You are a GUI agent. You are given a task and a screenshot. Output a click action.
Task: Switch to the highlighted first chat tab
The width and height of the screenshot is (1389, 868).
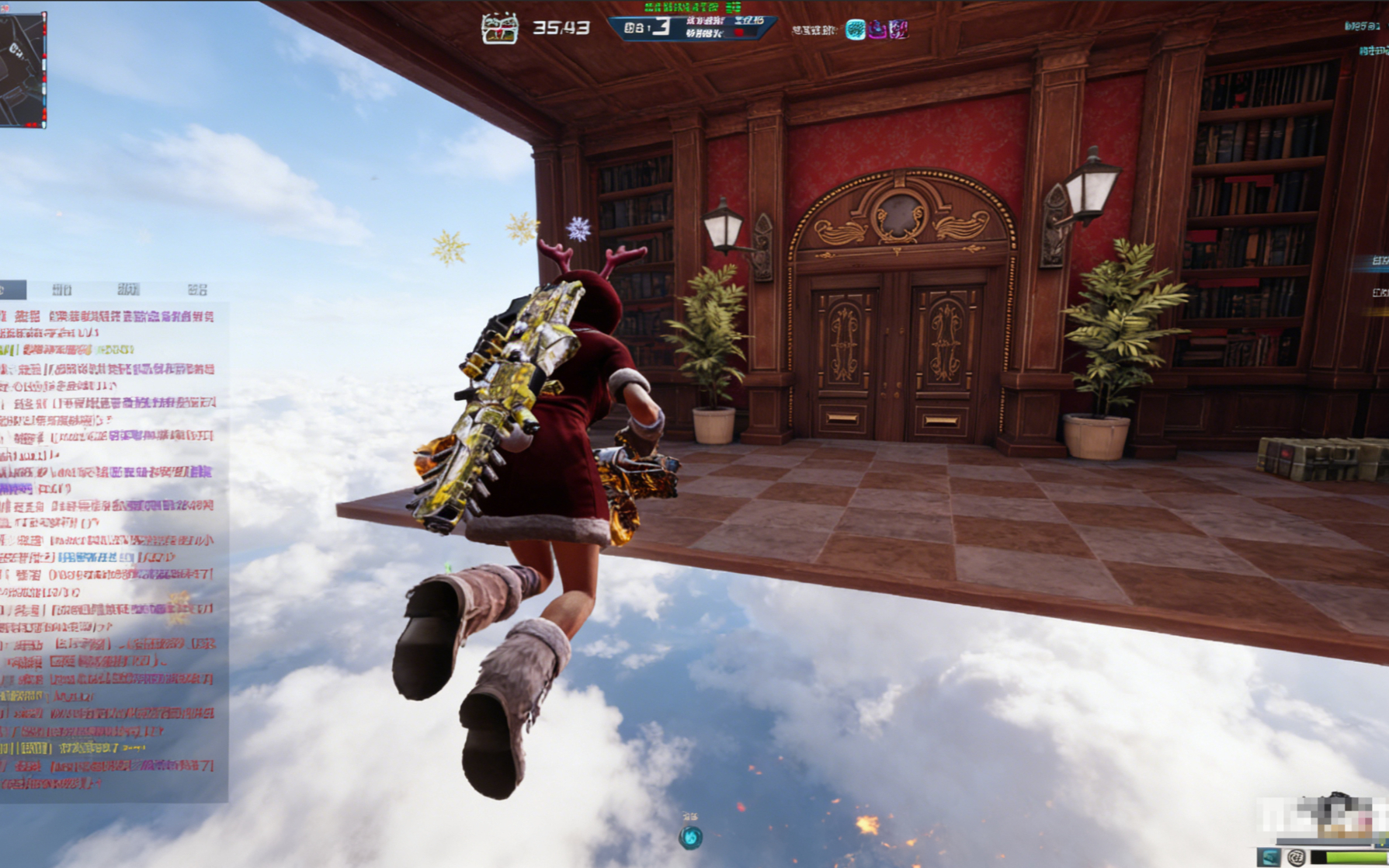point(12,290)
